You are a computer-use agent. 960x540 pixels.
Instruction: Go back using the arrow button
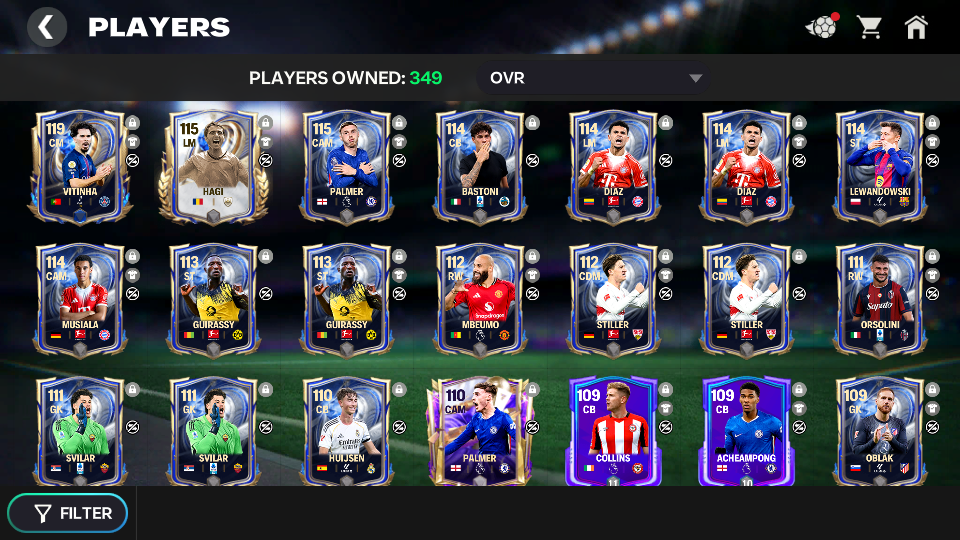coord(46,27)
